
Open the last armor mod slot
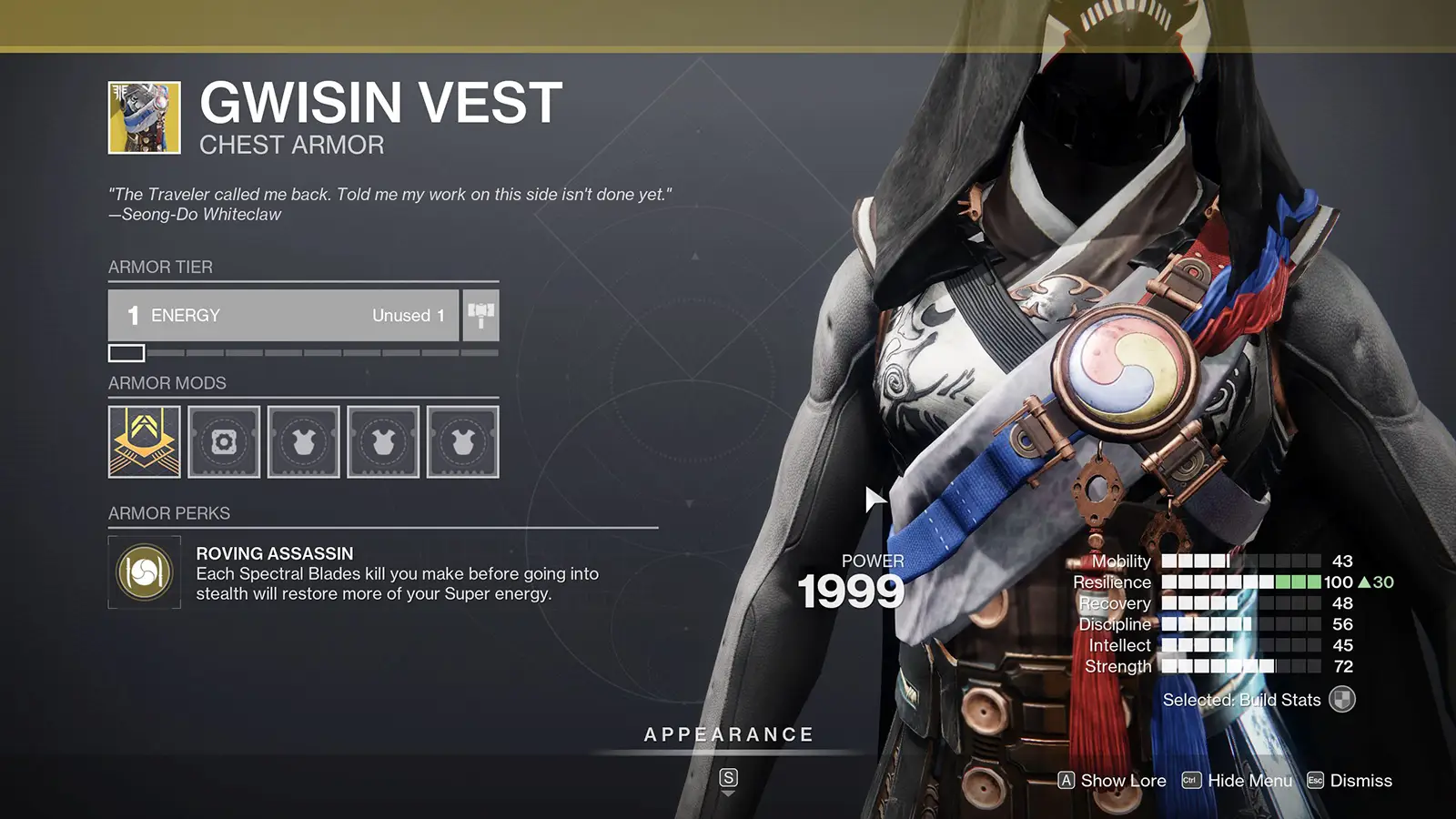click(462, 442)
